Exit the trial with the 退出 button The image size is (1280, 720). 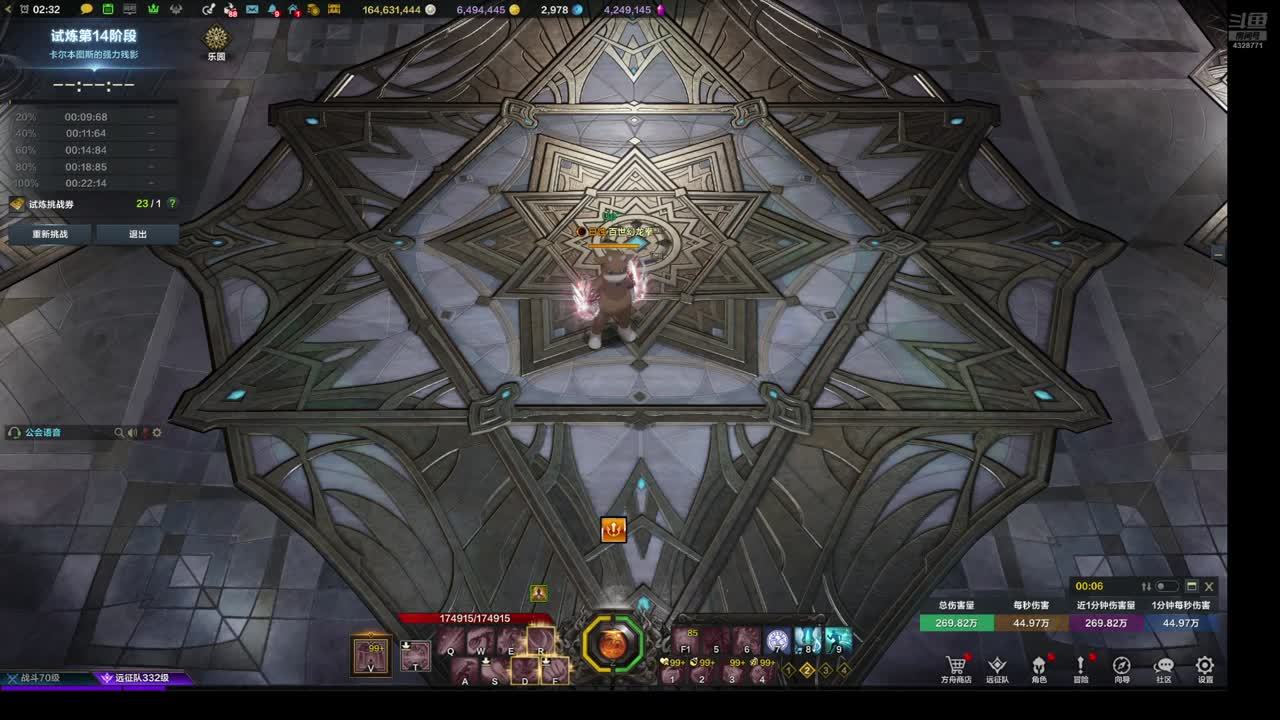138,234
